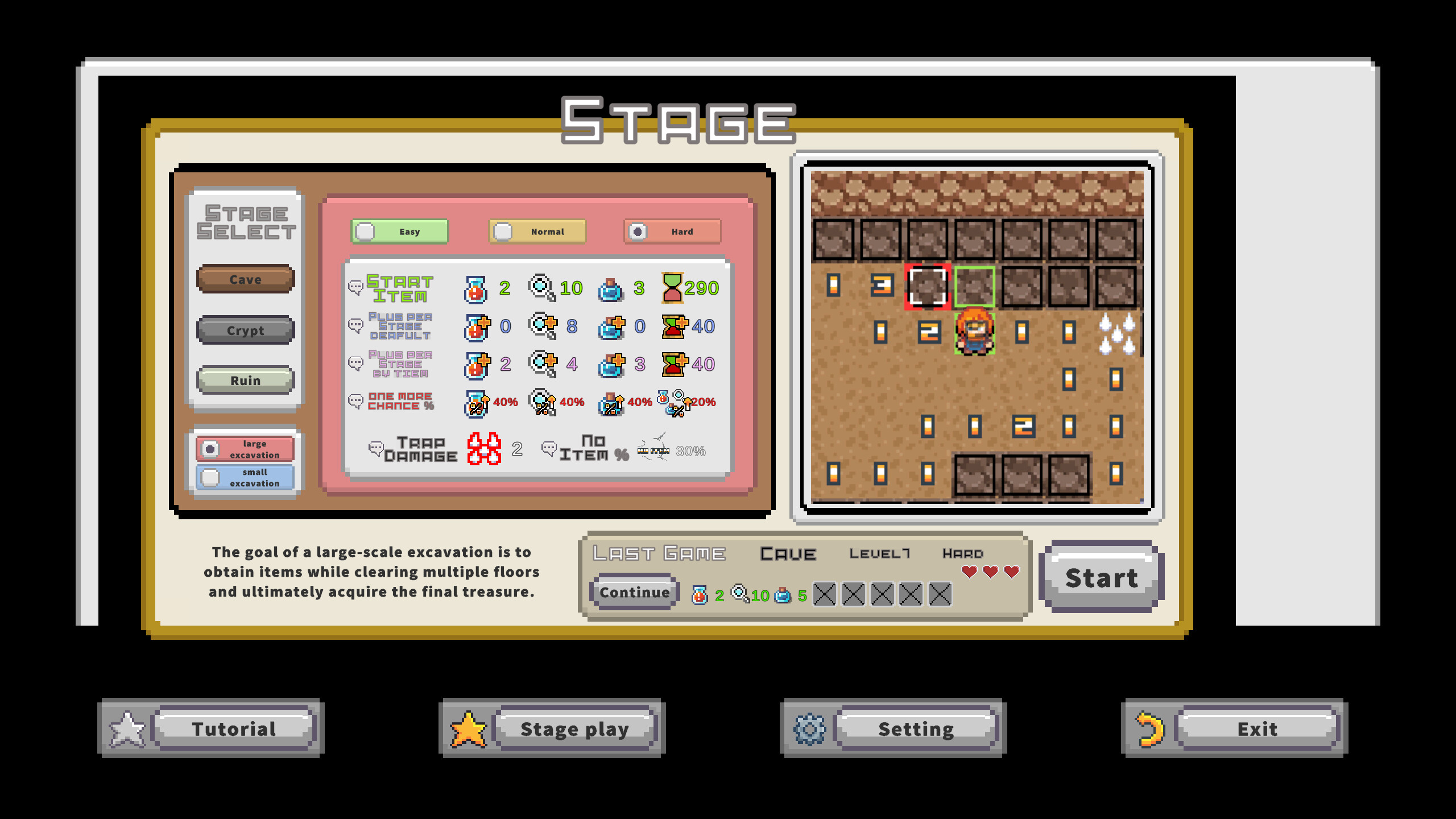Switch to the Crypt stage
Screen dimensions: 1456x819
(245, 330)
